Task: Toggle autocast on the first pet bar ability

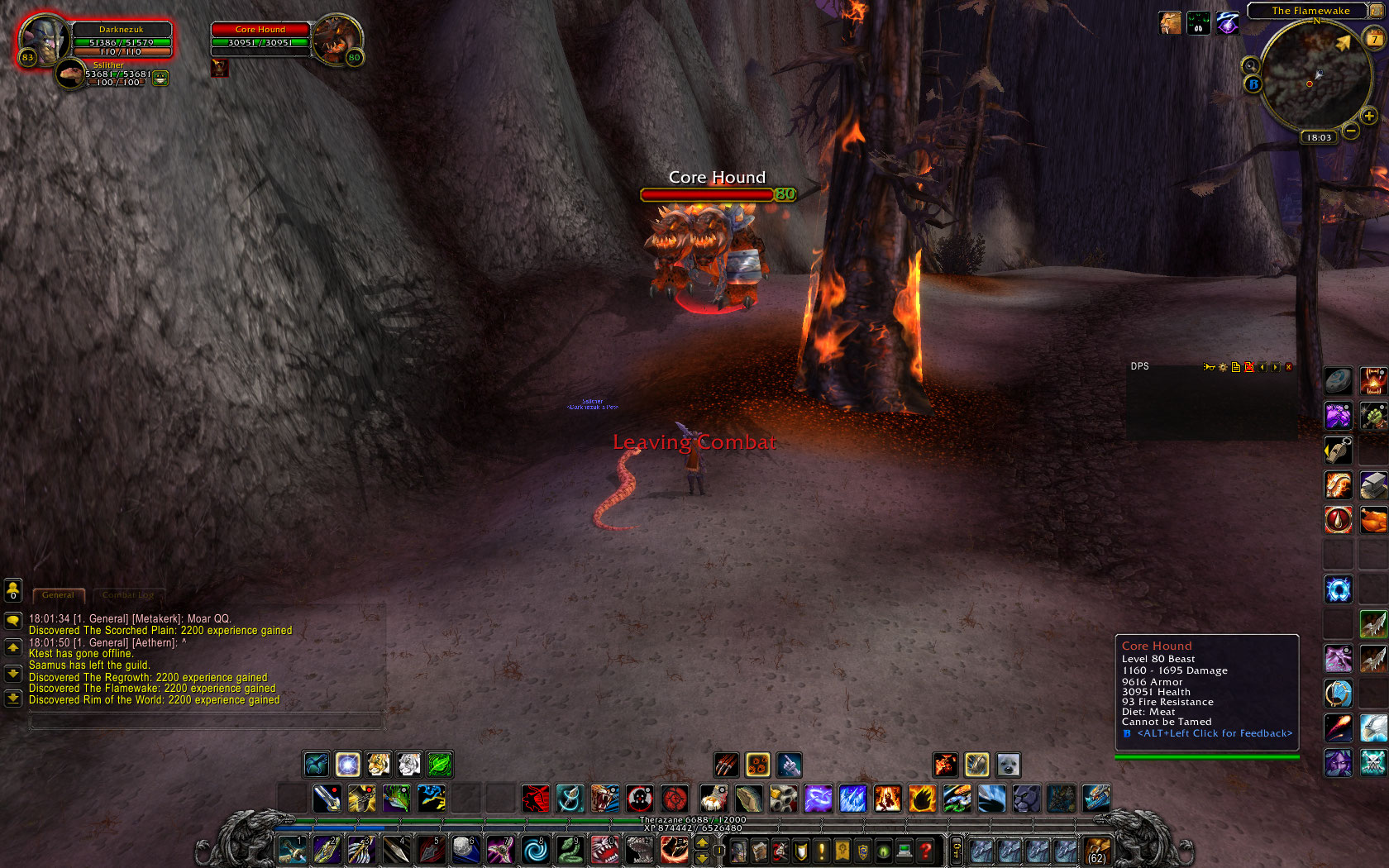Action: click(x=727, y=765)
